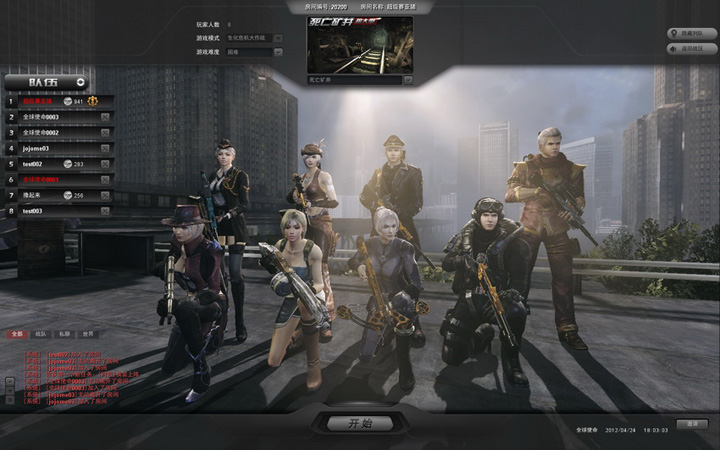Viewport: 720px width, 450px height.
Task: Switch to the 全部 chat tab
Action: (17, 333)
